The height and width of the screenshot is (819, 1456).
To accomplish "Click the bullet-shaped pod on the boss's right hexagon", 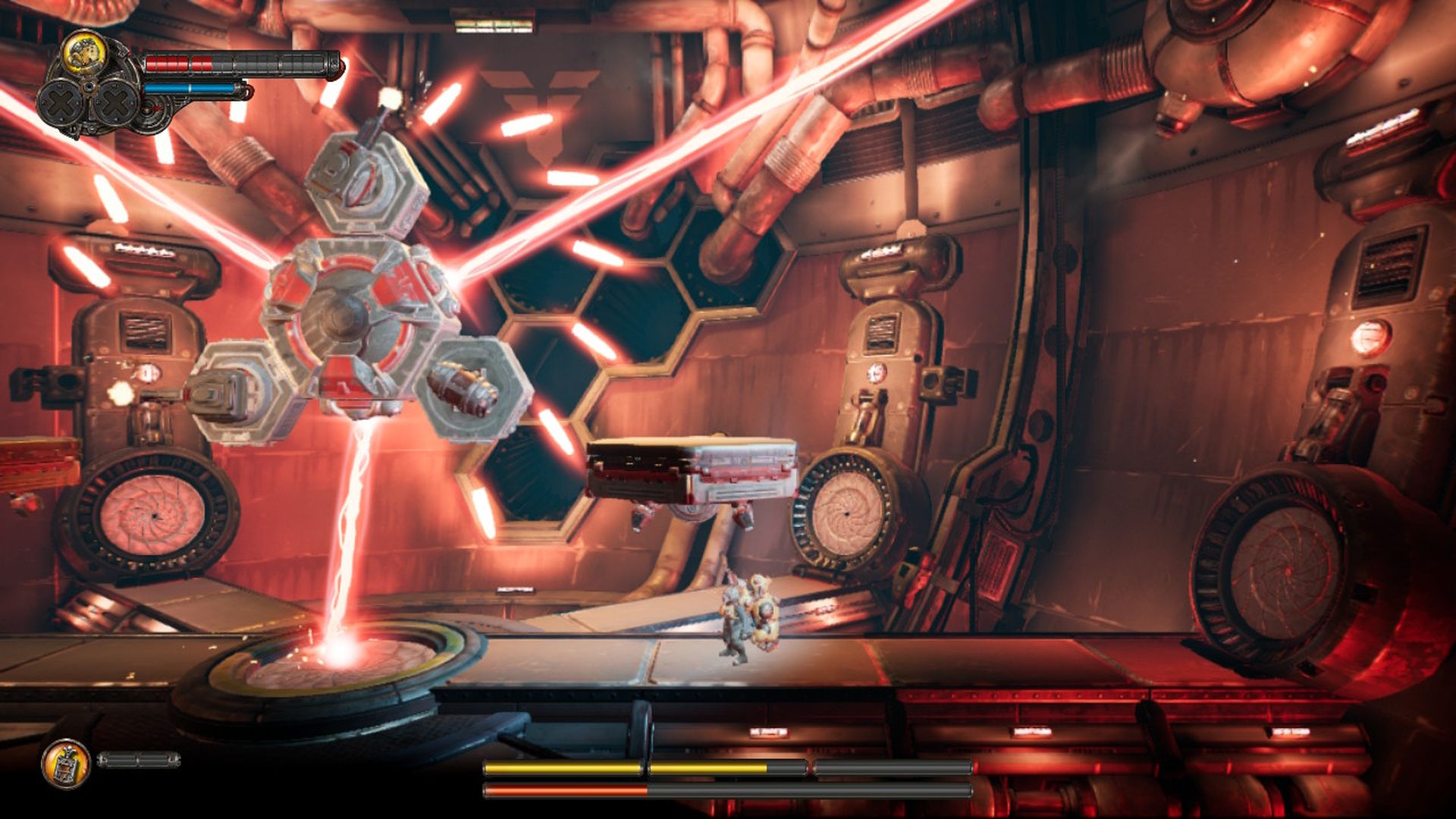I will 461,387.
